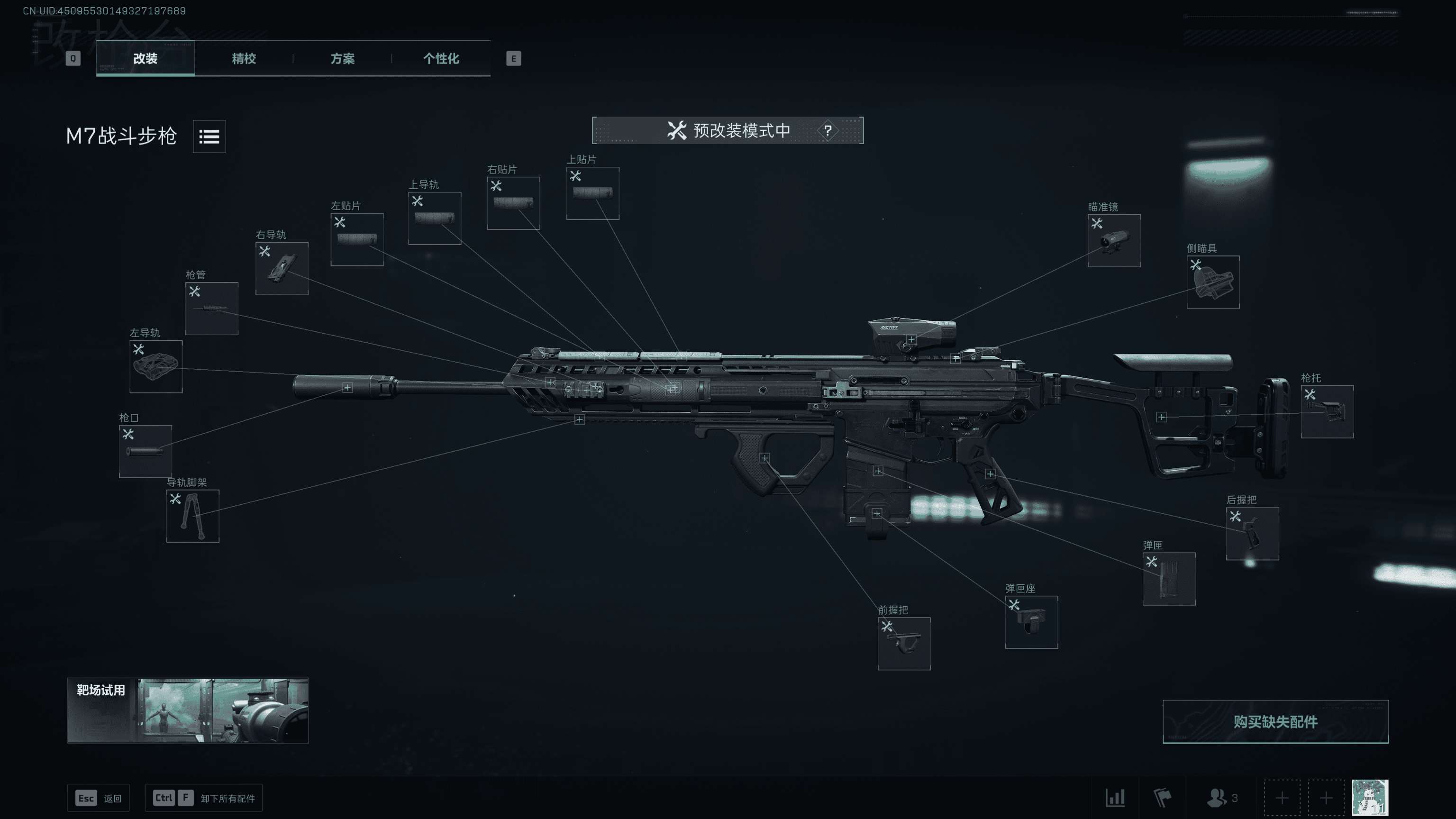1456x819 pixels.
Task: Open the 侧瞄具 side sight slot
Action: [x=1212, y=282]
